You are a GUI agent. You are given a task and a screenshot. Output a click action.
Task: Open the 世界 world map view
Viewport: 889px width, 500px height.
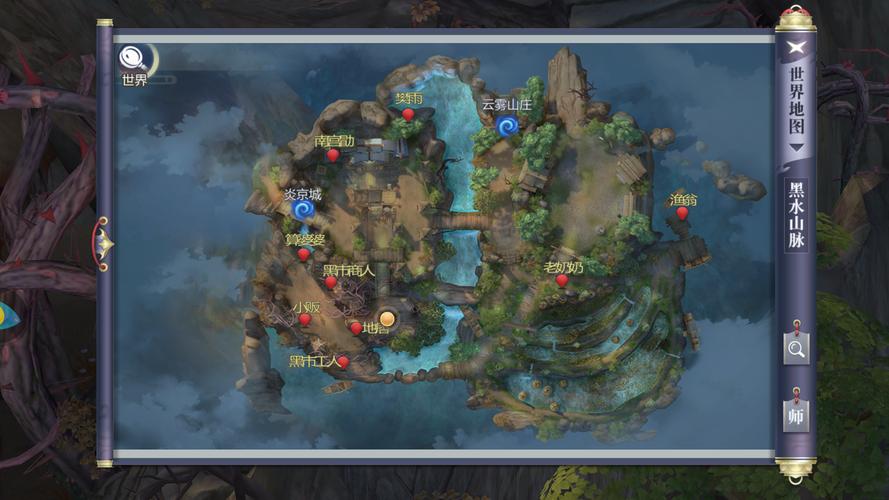click(x=131, y=60)
